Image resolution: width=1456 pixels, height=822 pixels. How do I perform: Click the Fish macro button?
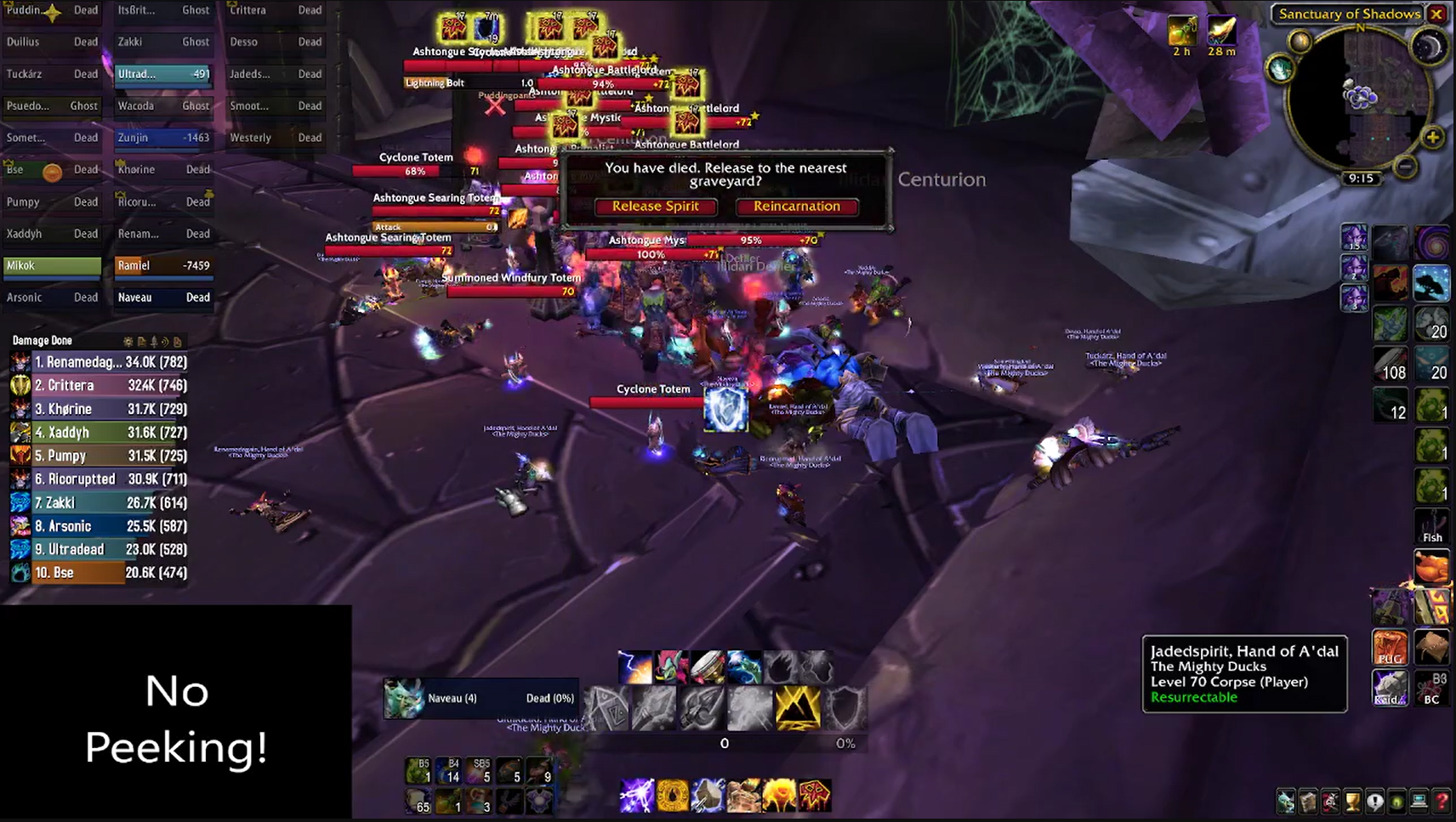(1432, 527)
